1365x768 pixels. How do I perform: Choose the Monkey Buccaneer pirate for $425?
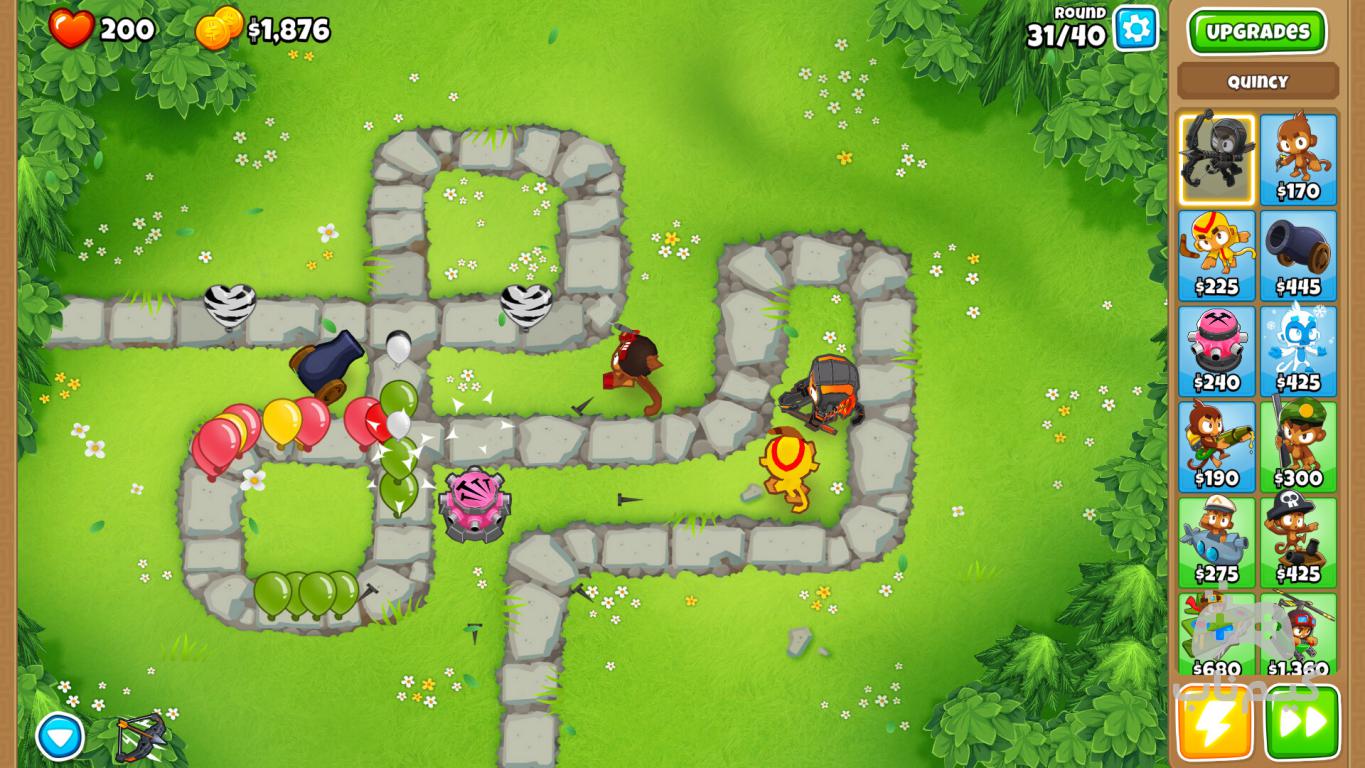[1298, 543]
